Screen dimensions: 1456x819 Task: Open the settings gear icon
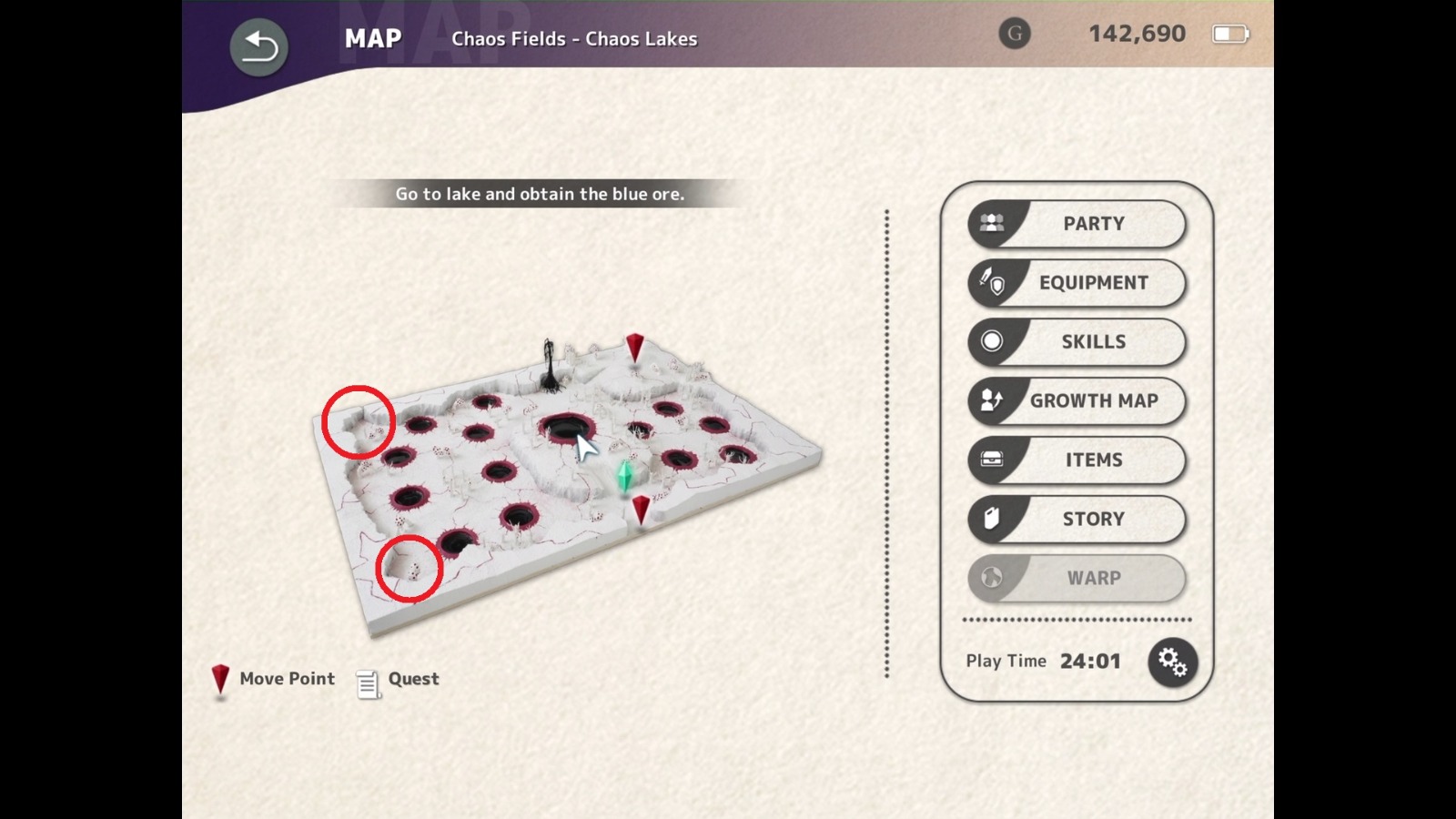pyautogui.click(x=1173, y=662)
